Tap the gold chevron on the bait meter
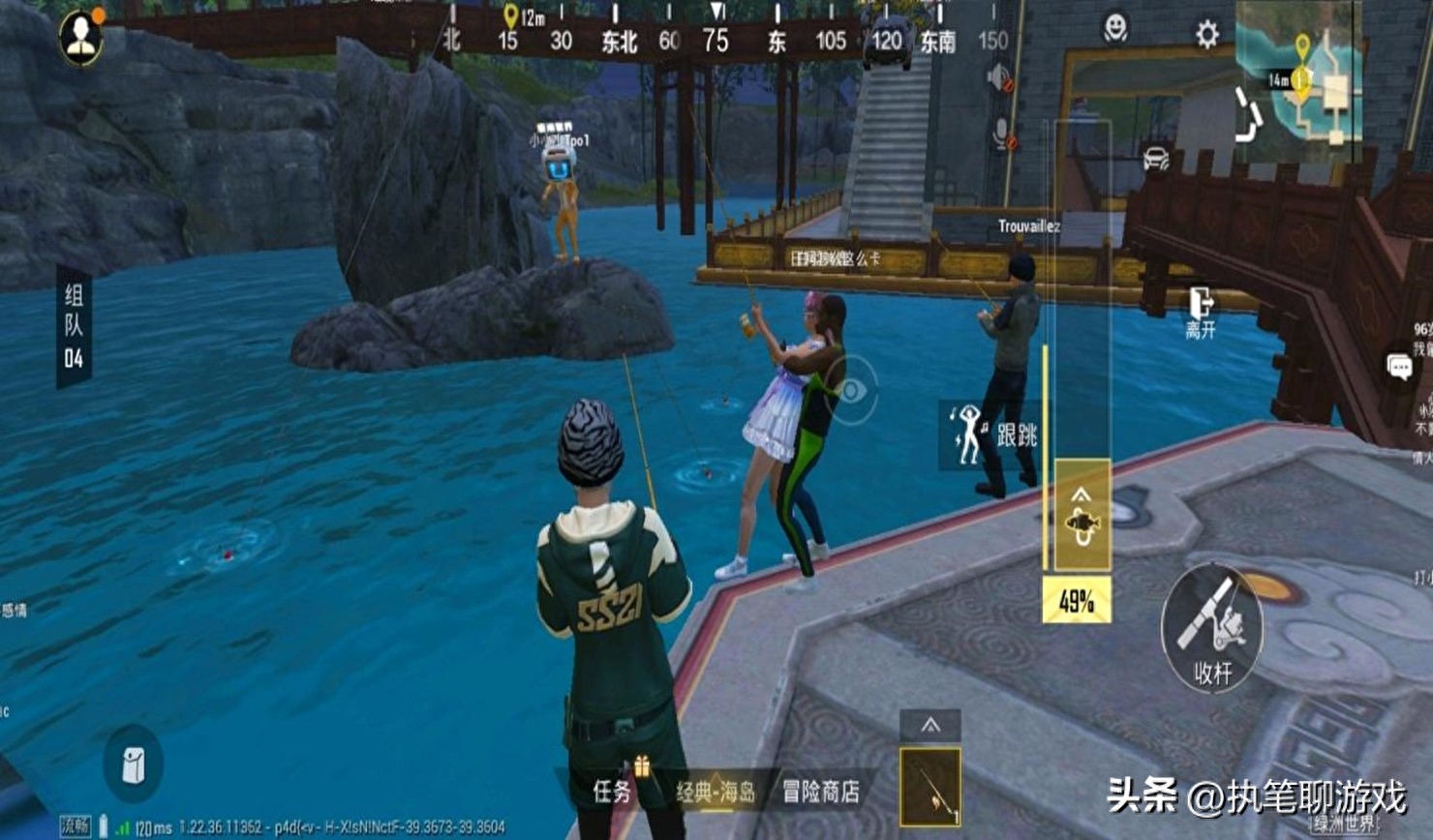This screenshot has height=840, width=1433. pos(1082,495)
